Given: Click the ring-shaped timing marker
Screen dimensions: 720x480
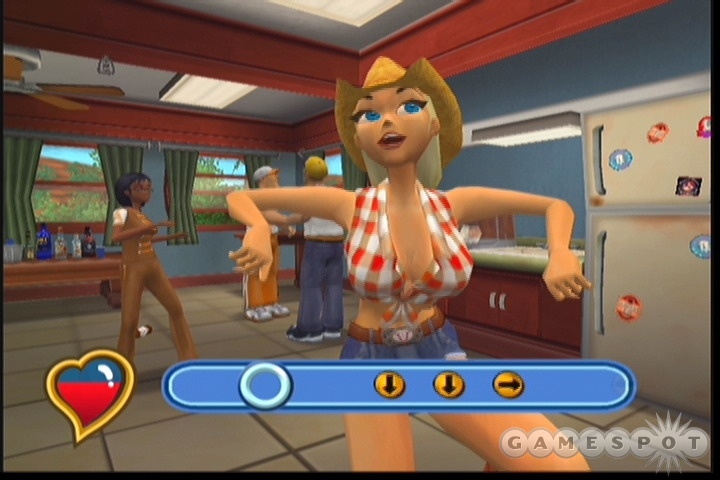Looking at the screenshot, I should tap(265, 385).
